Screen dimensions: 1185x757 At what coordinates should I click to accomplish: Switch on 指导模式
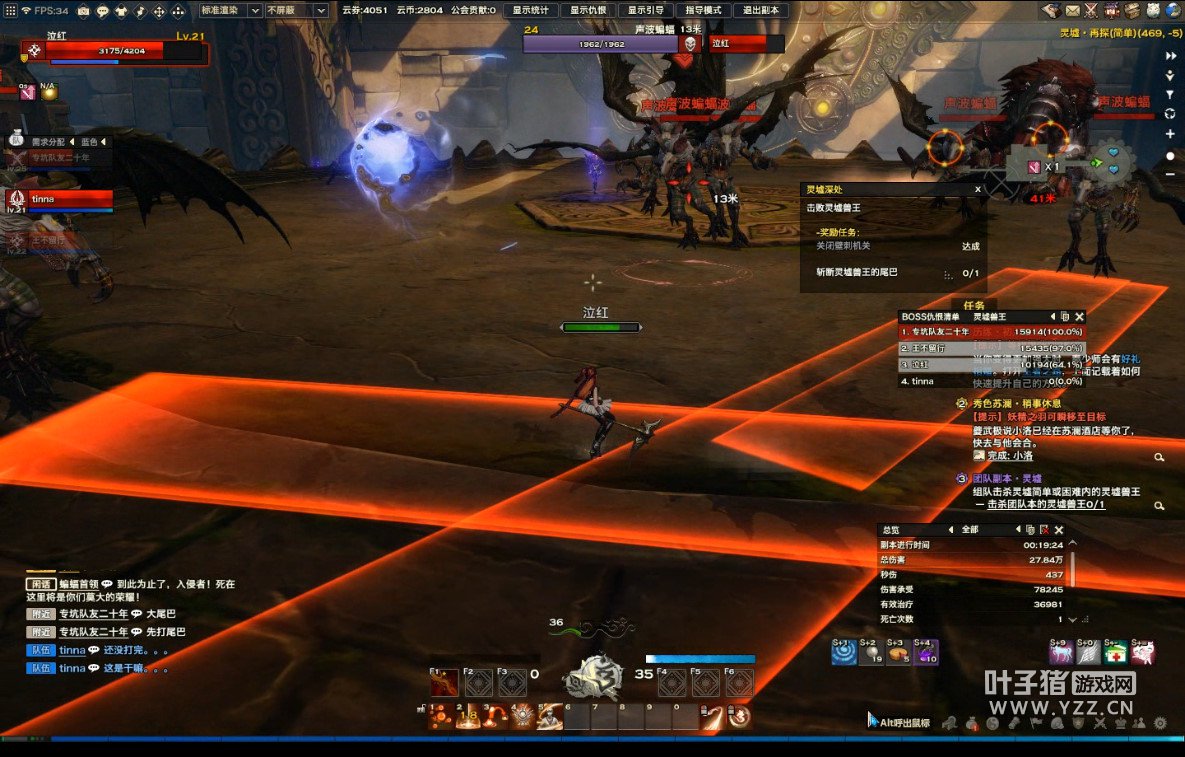click(703, 10)
